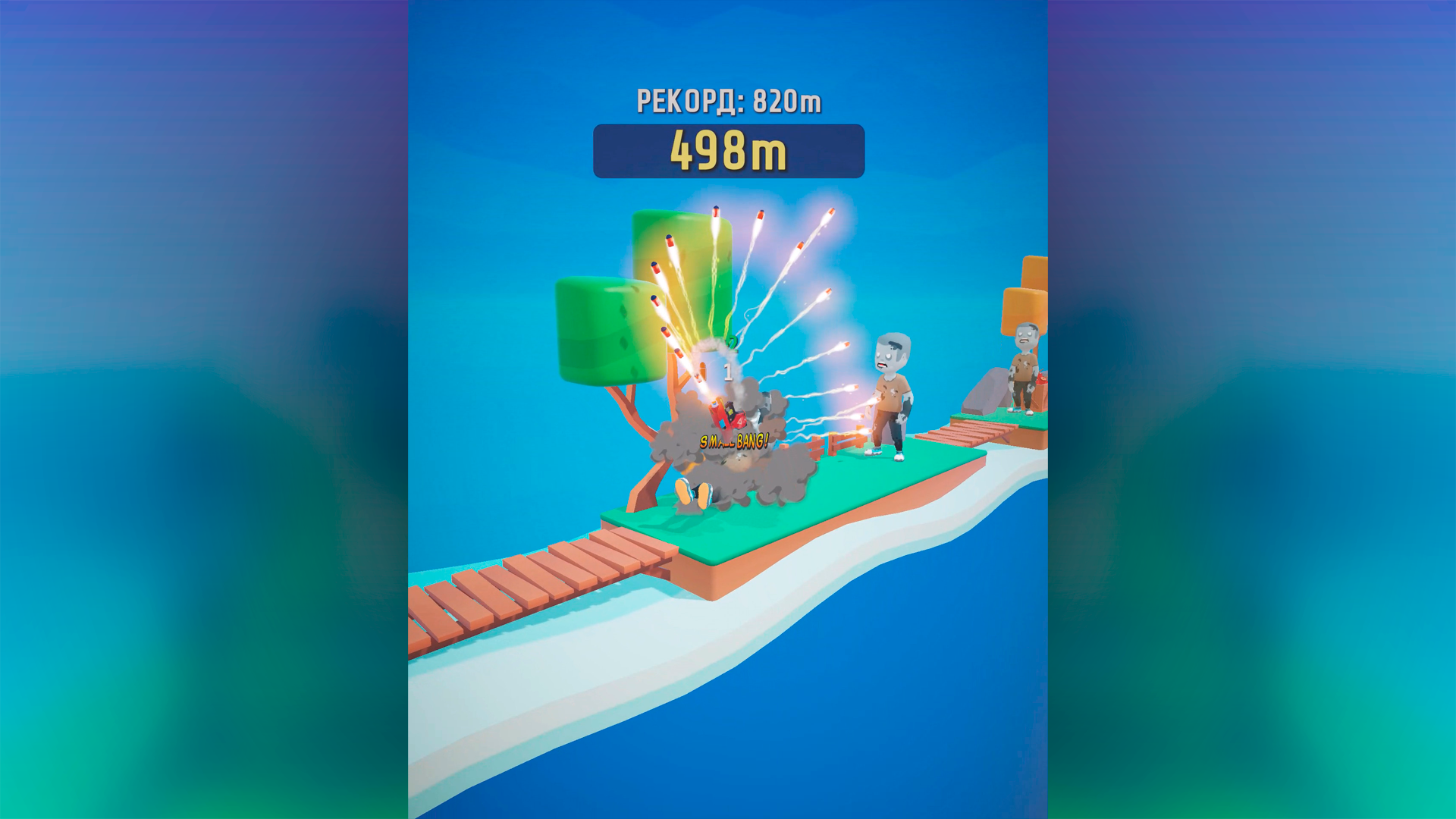Screen dimensions: 1456x819
Task: Select the fallen character's sneakers in the smoke
Action: pyautogui.click(x=694, y=493)
